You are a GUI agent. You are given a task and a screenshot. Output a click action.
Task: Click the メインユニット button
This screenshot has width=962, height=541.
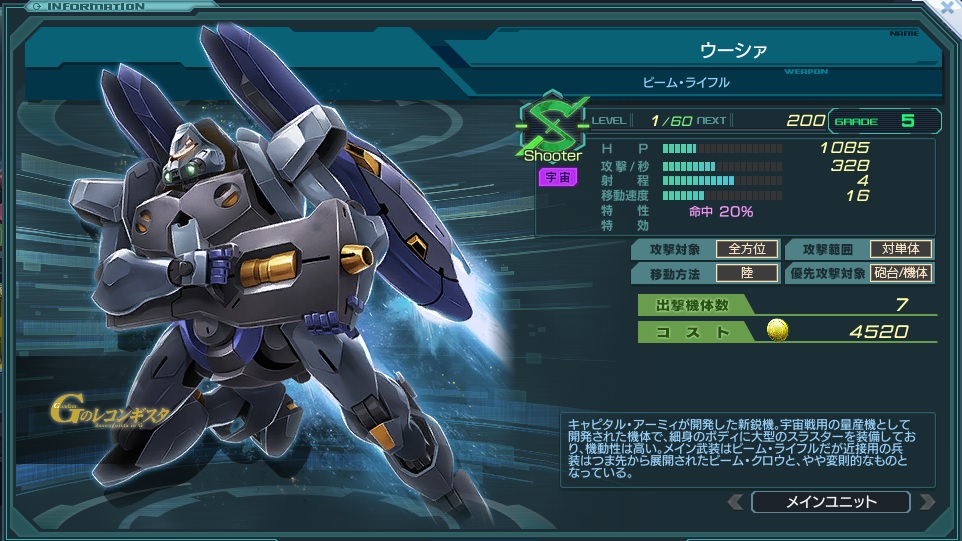pos(830,502)
